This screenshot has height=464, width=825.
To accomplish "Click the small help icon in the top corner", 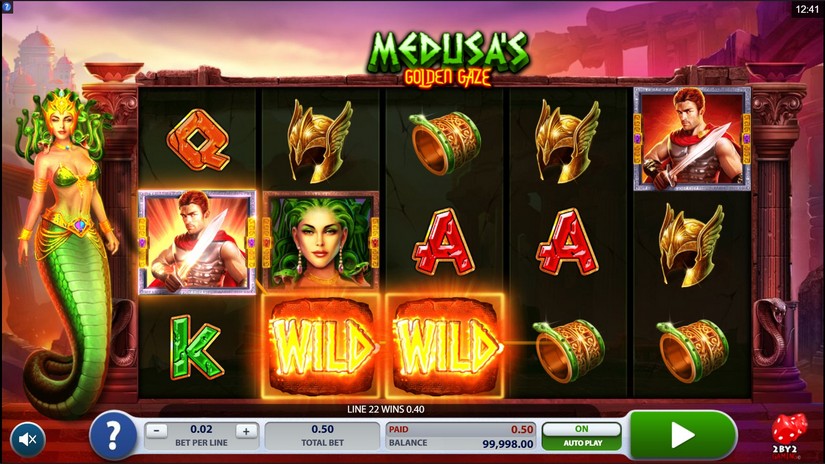I will [x=7, y=7].
